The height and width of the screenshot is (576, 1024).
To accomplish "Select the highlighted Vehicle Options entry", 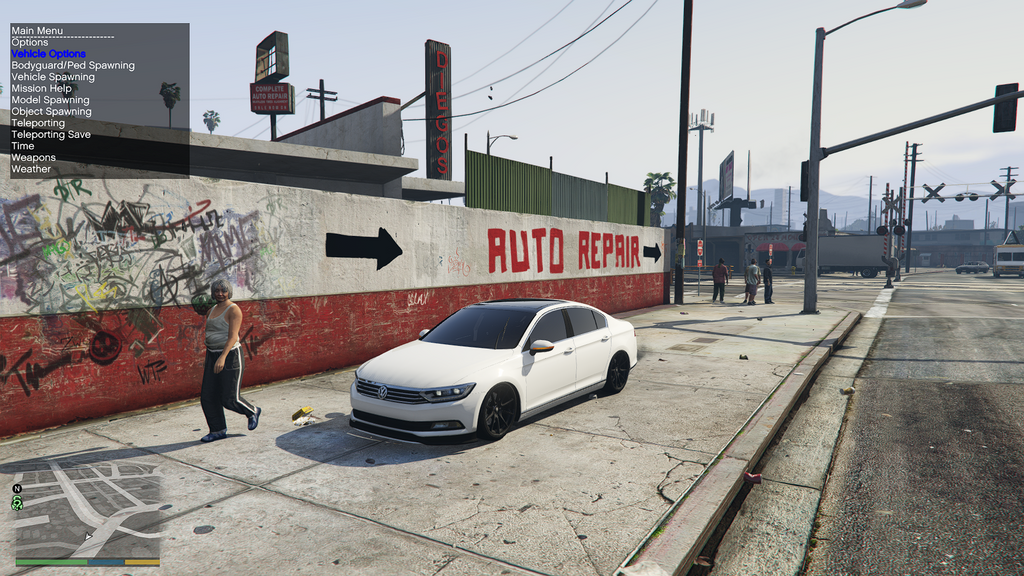I will (x=48, y=54).
